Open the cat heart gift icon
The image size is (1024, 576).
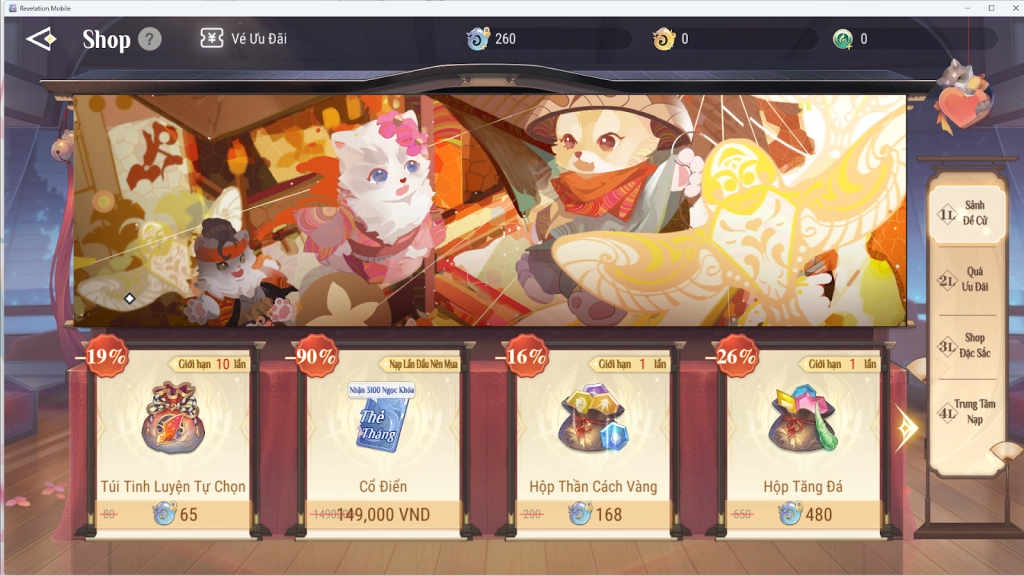click(x=963, y=100)
